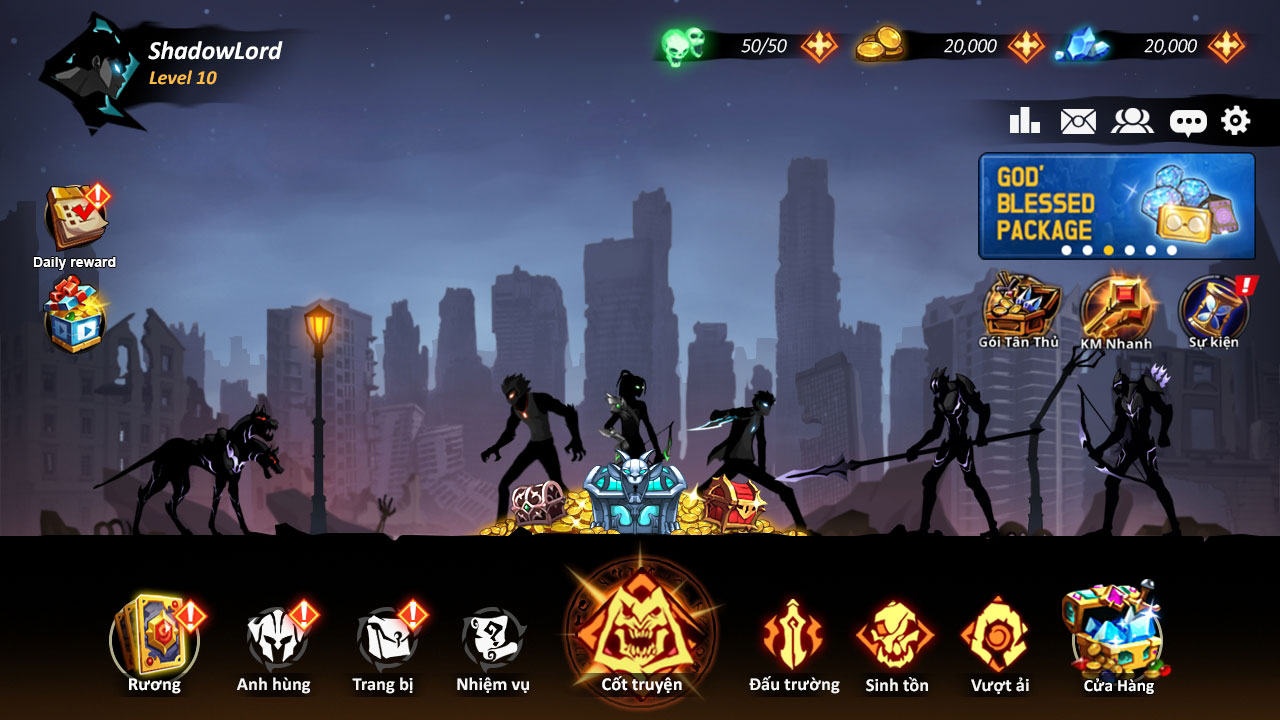
Task: Add more gold coins with plus button
Action: [1026, 46]
